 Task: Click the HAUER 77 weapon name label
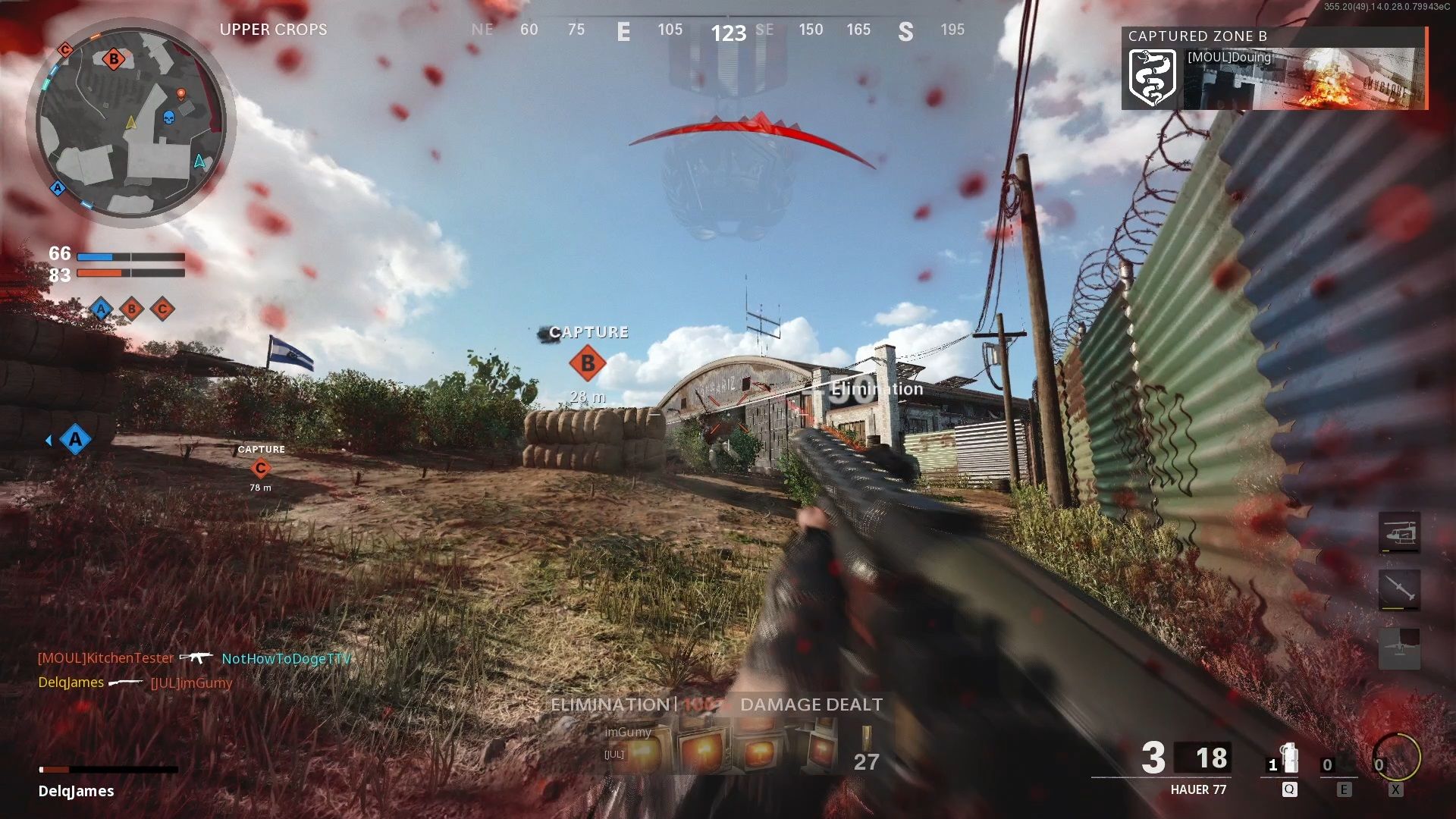coord(1200,789)
